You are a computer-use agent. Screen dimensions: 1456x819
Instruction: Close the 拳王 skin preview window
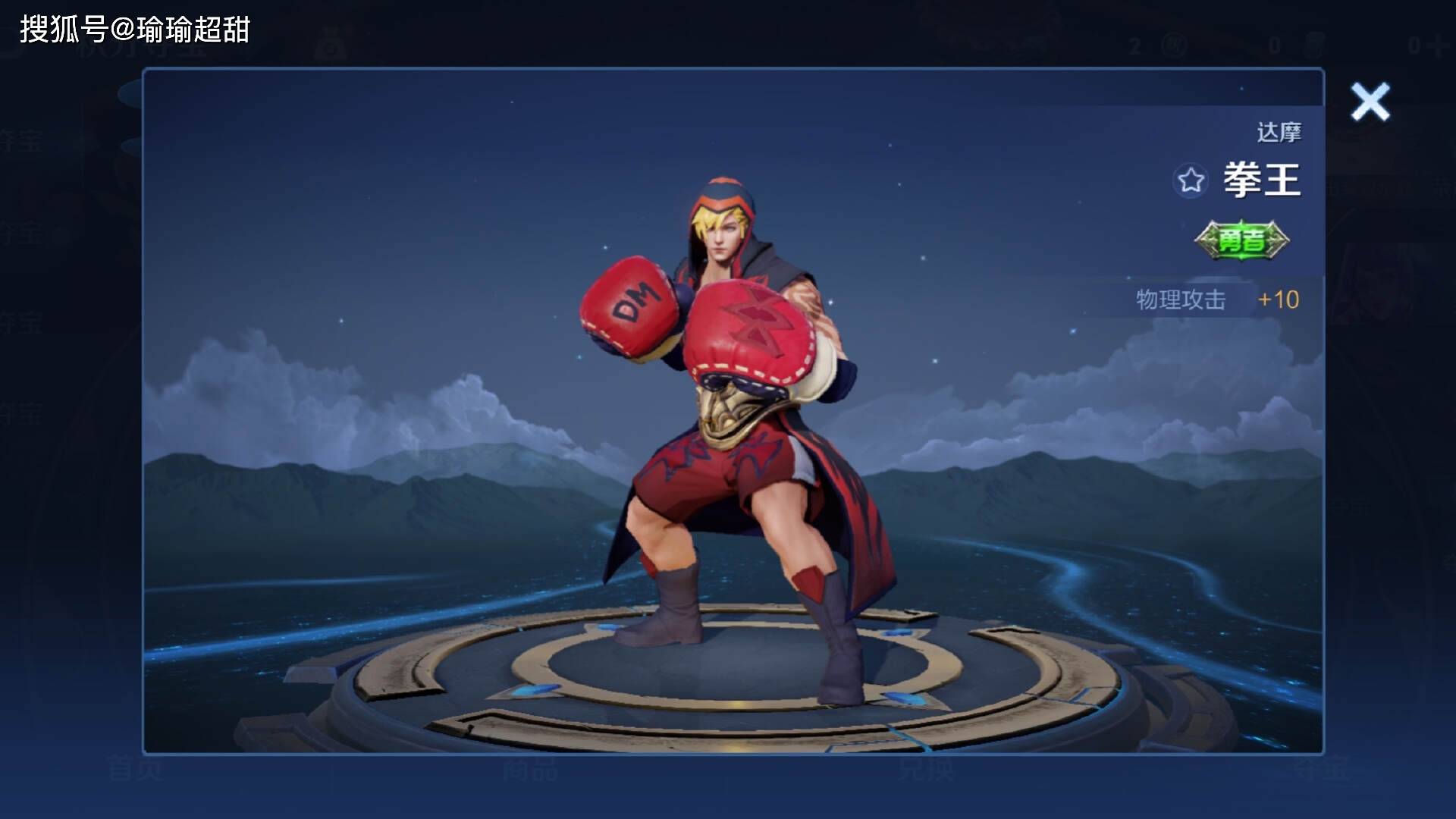(x=1370, y=102)
